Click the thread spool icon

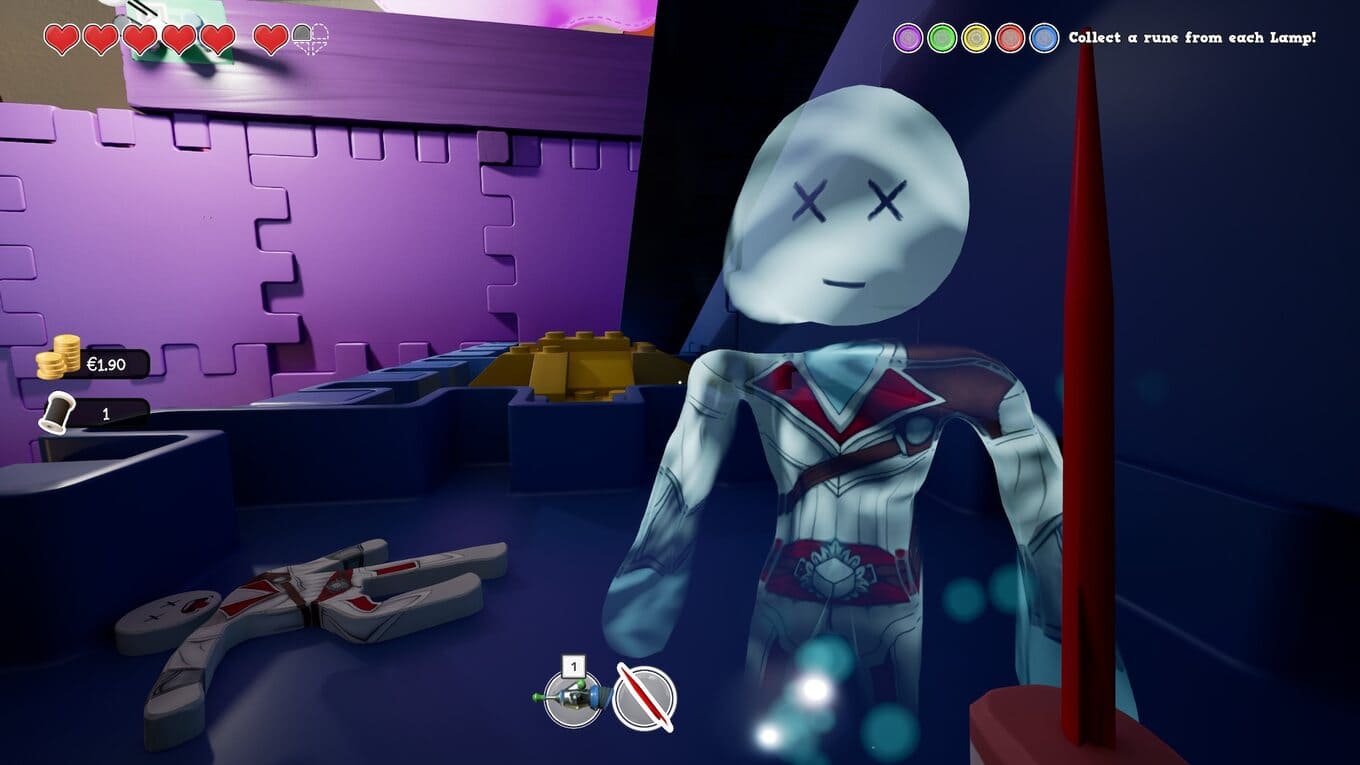coord(58,412)
